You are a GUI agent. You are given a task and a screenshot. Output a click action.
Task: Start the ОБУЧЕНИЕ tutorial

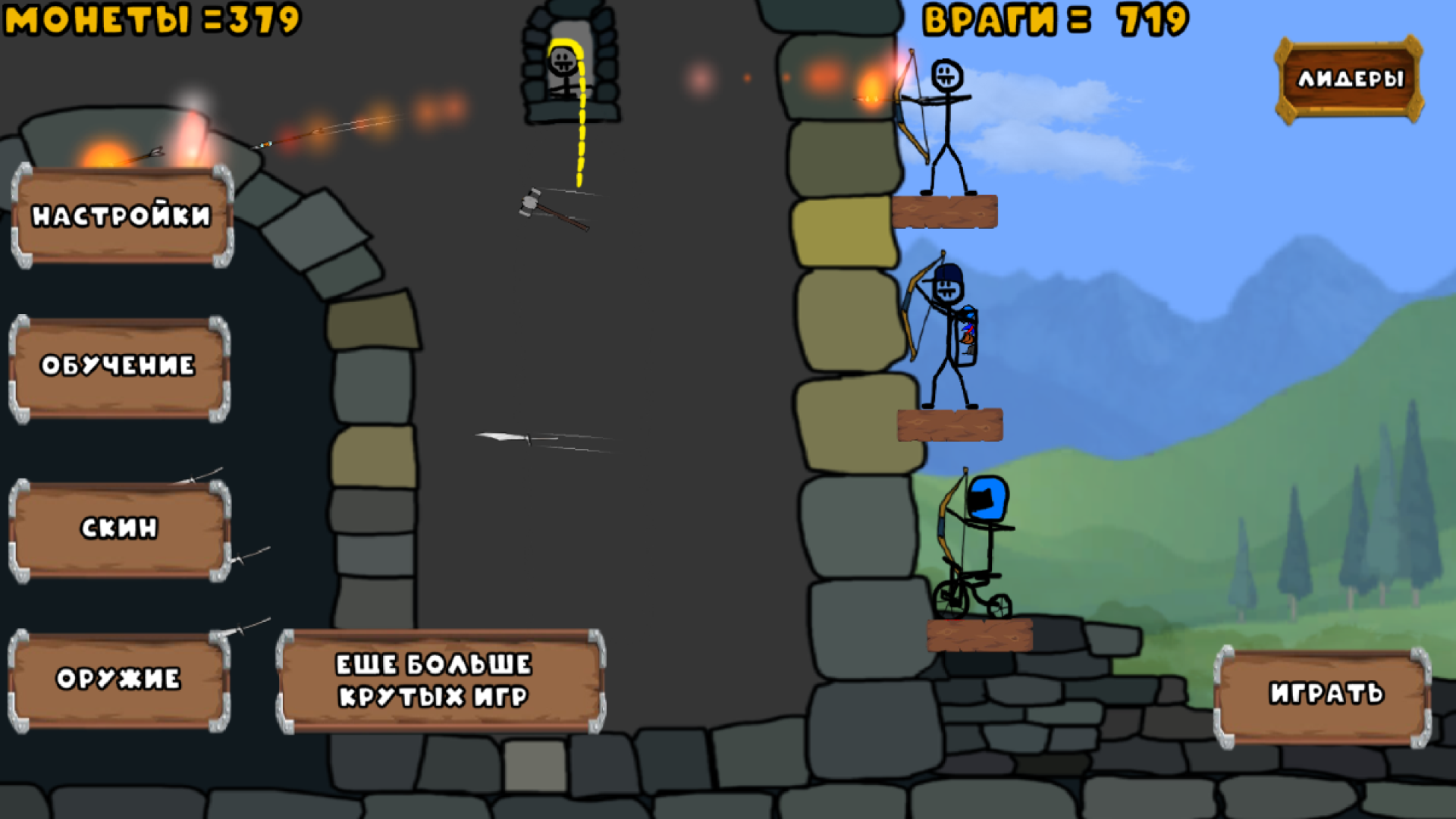point(119,366)
